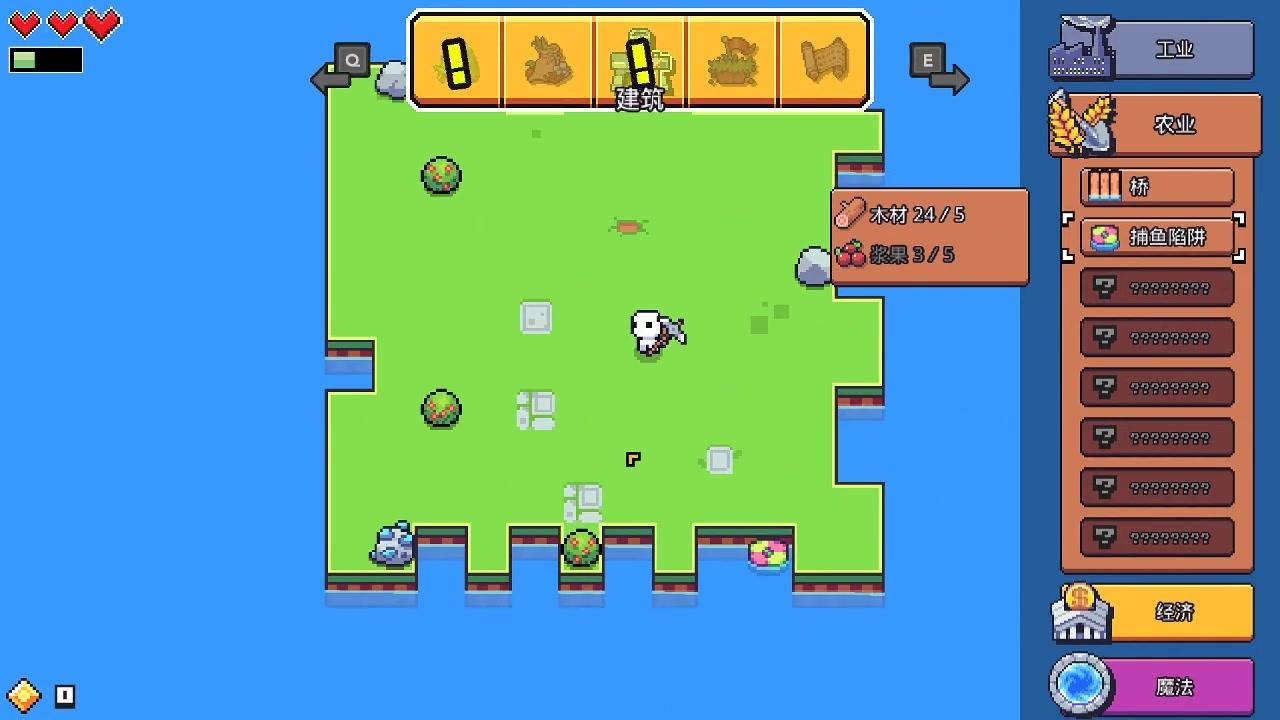Viewport: 1280px width, 720px height.
Task: Select the 建筑 building icon in the top toolbar
Action: point(641,62)
